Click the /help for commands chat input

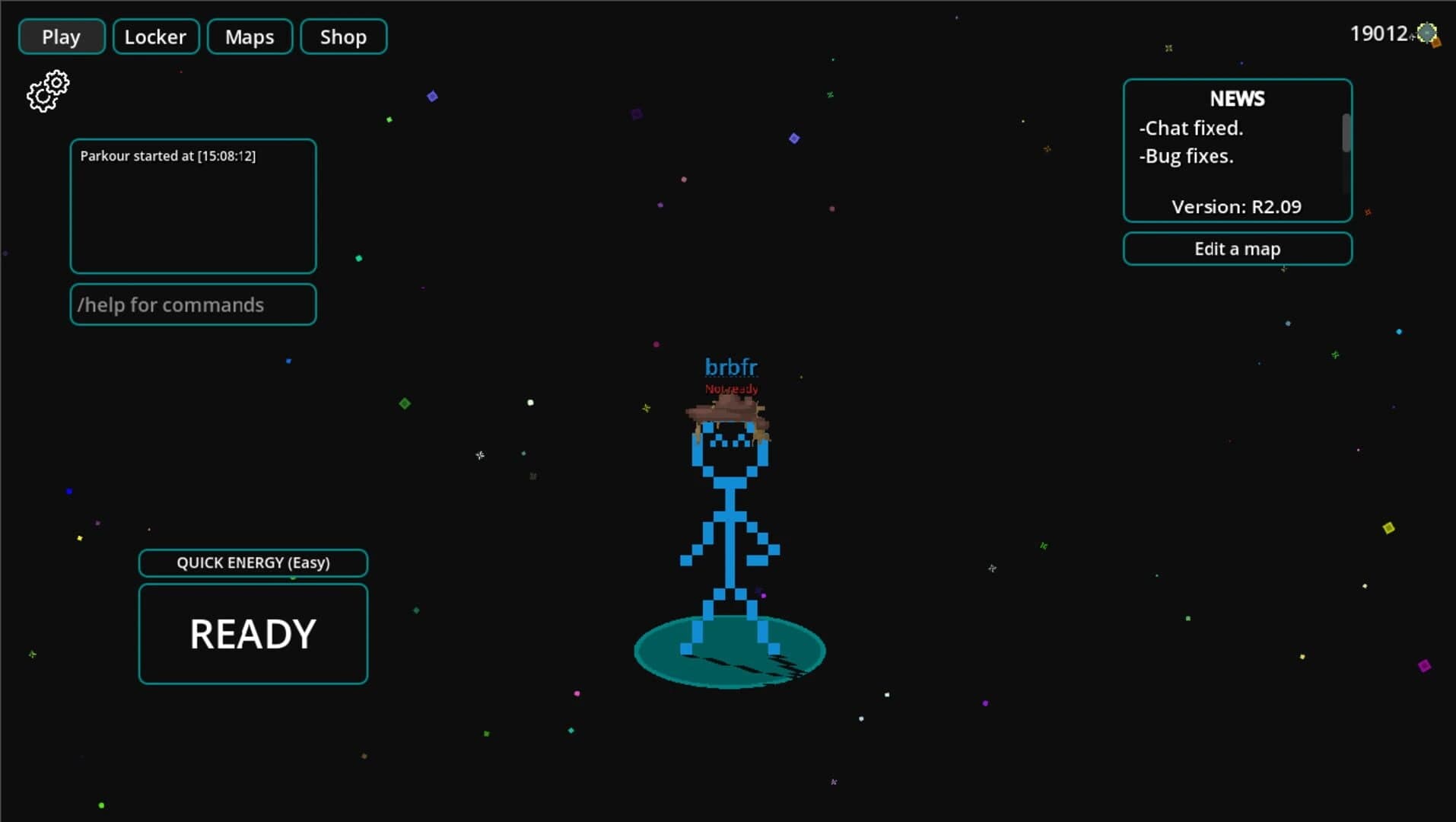[x=192, y=304]
